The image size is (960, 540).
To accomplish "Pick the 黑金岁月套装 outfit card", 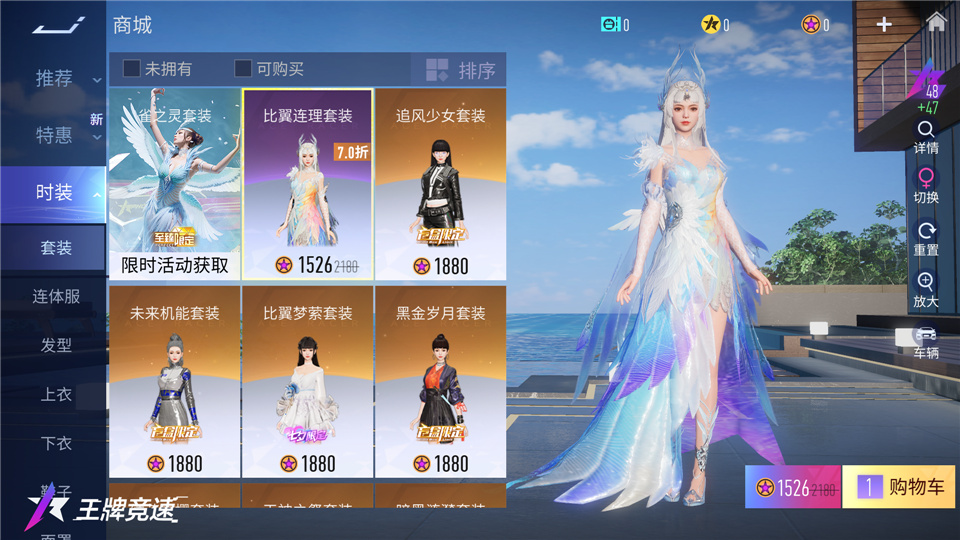I will click(440, 380).
